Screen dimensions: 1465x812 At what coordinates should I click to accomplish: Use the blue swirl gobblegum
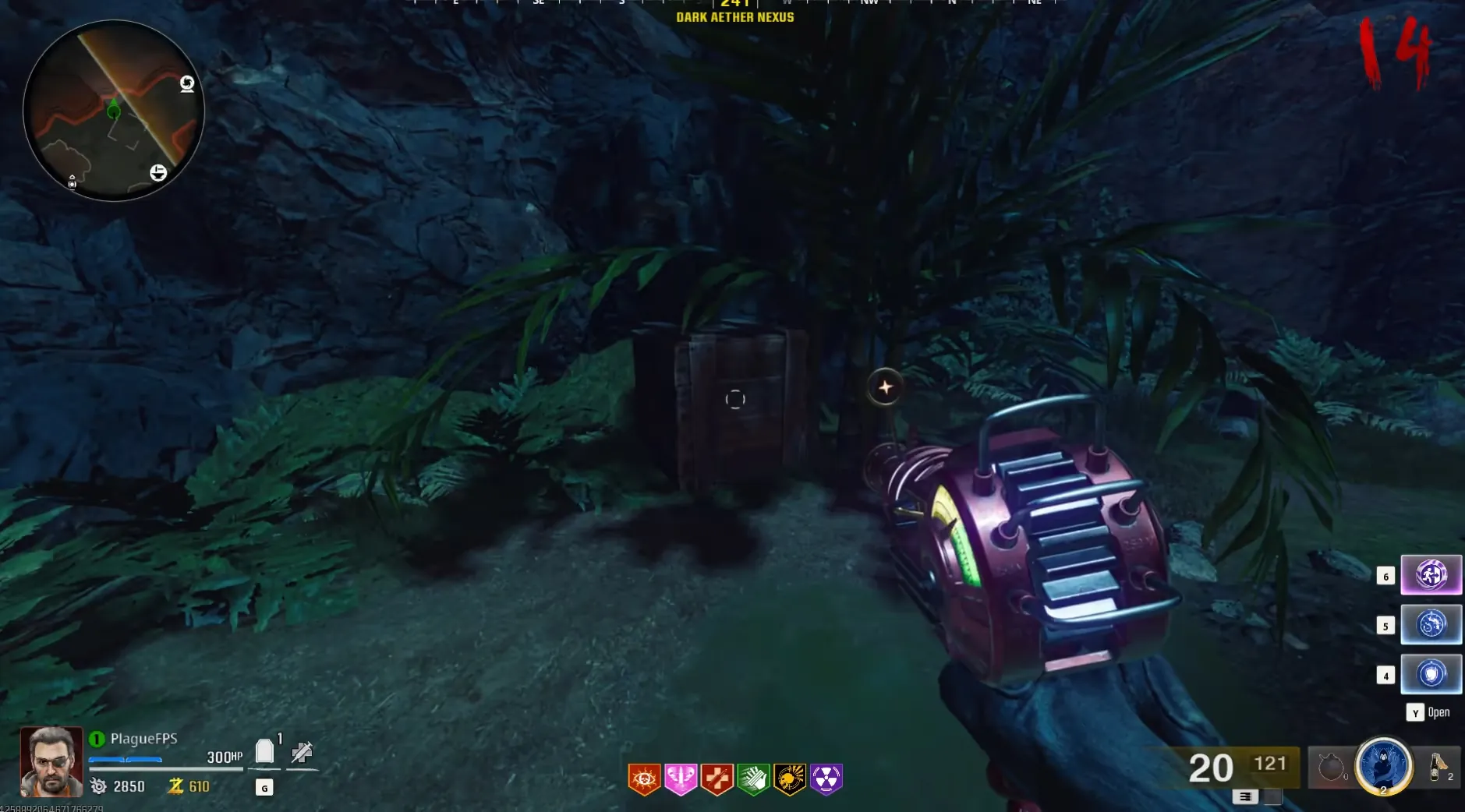pos(1431,624)
